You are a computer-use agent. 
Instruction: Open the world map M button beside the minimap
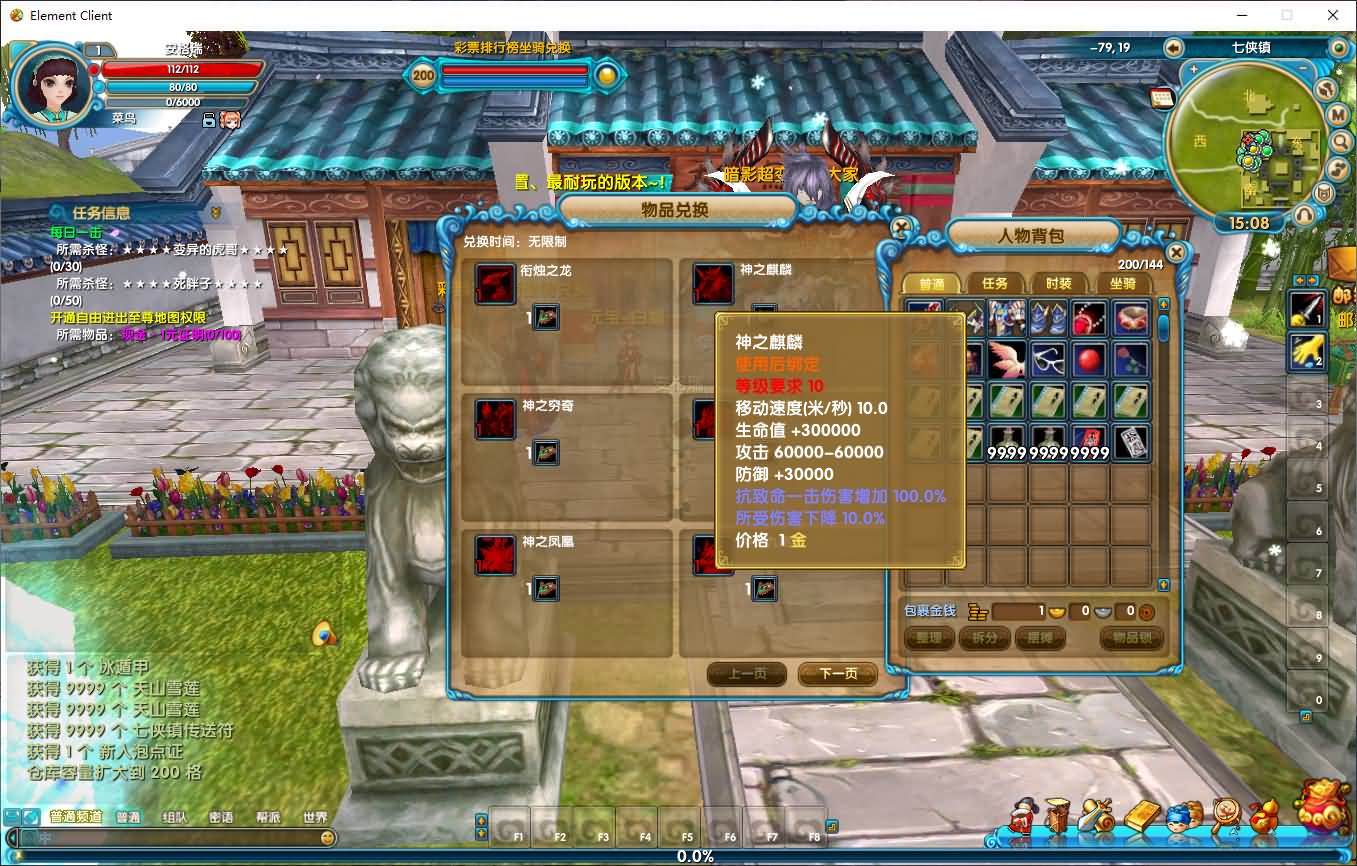(1336, 115)
